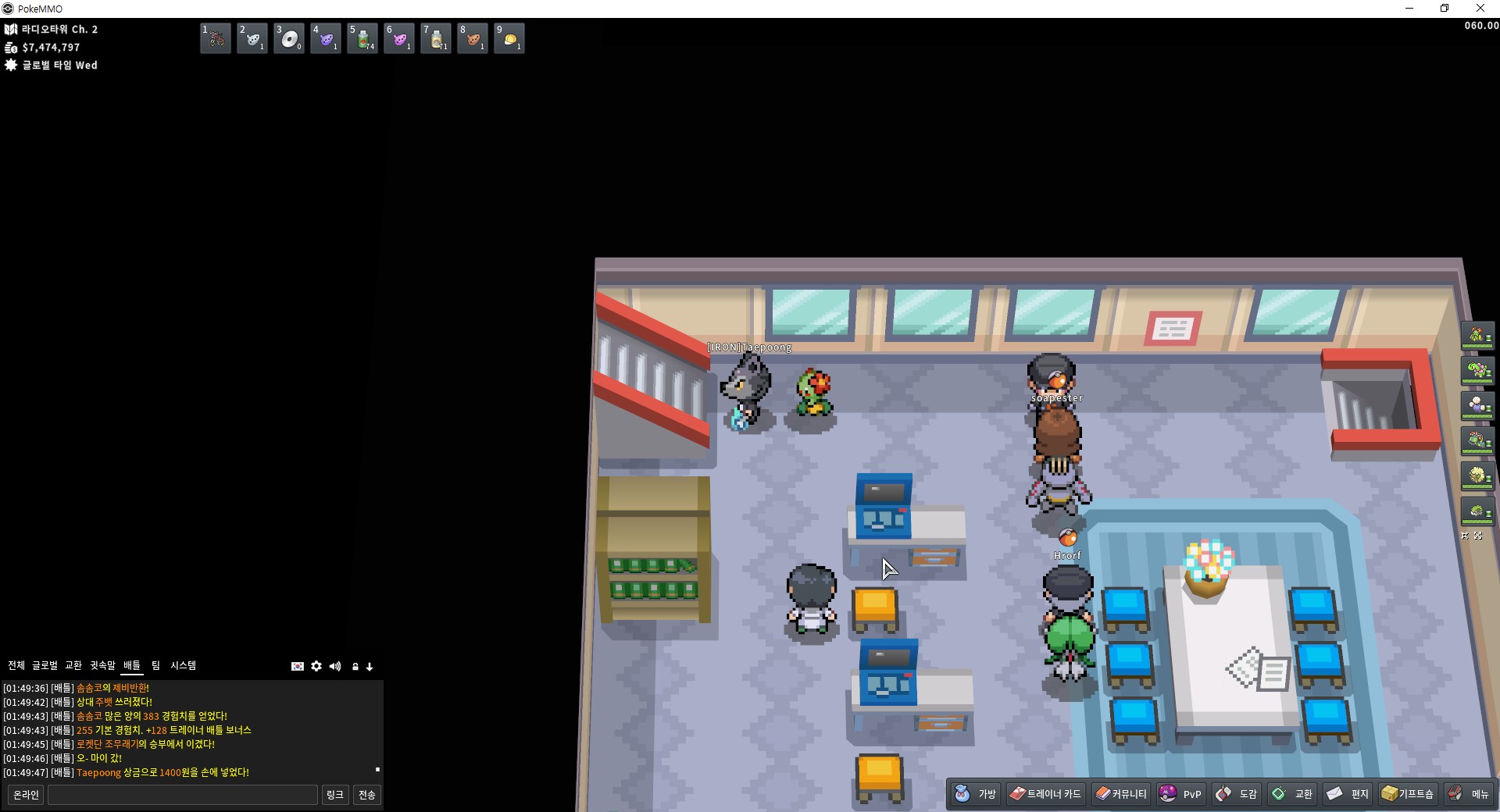Select the yellow item in hotbar slot 9

click(x=509, y=38)
